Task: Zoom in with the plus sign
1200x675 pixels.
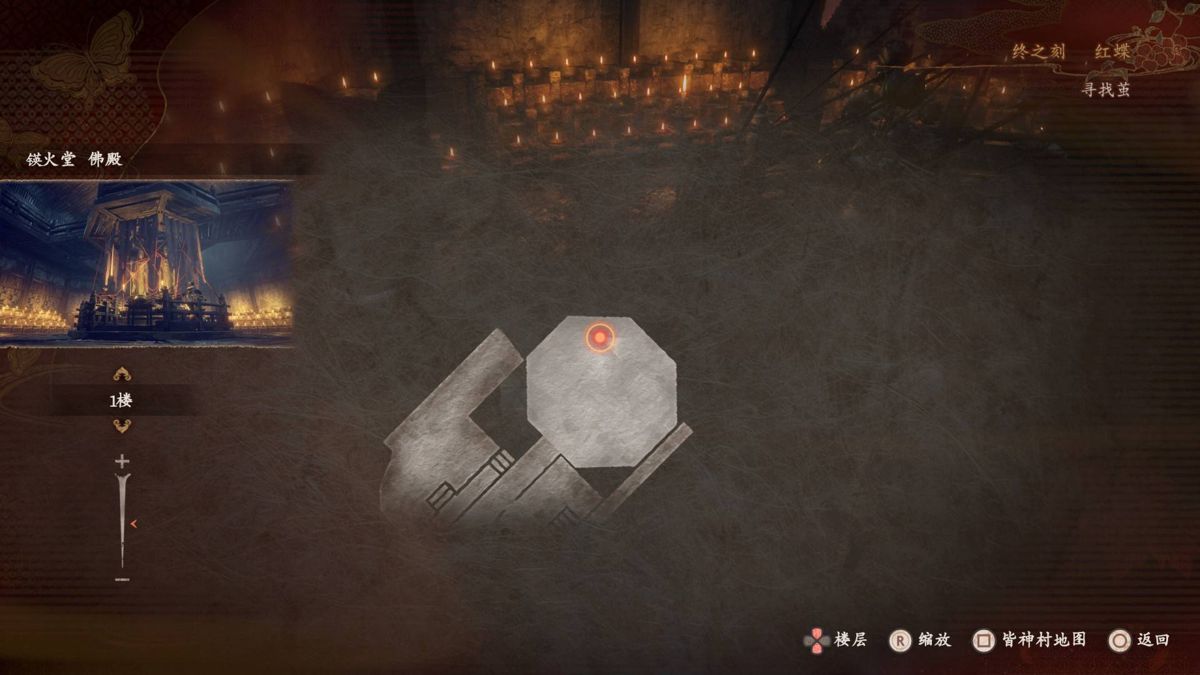Action: [x=122, y=461]
